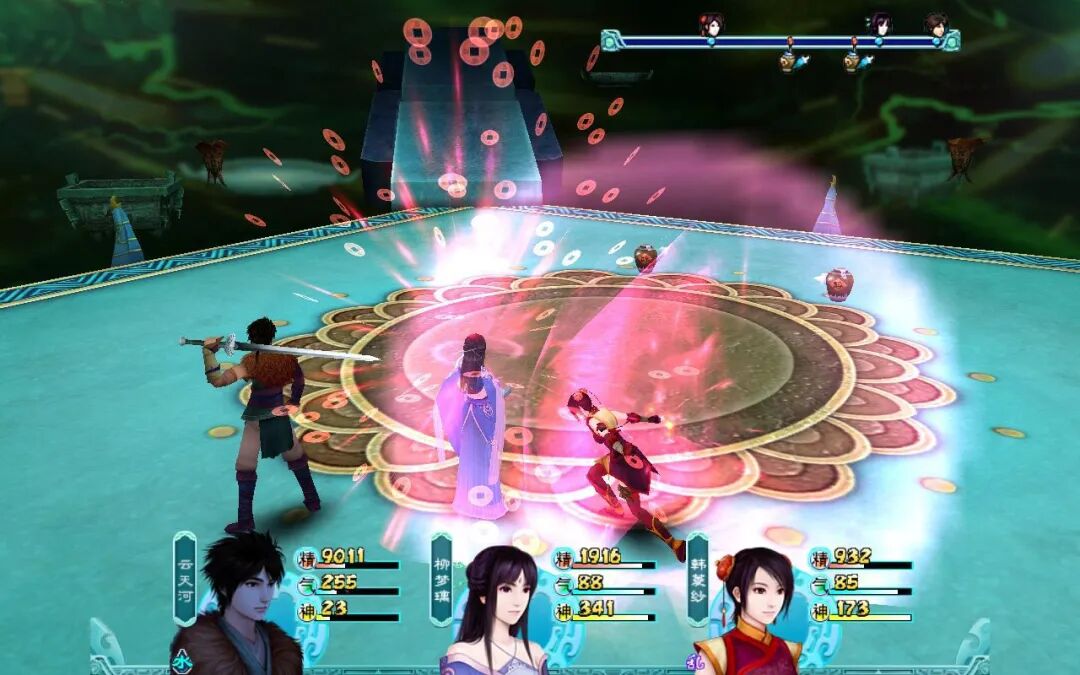
Task: Click the 云天河 name plate
Action: [185, 578]
